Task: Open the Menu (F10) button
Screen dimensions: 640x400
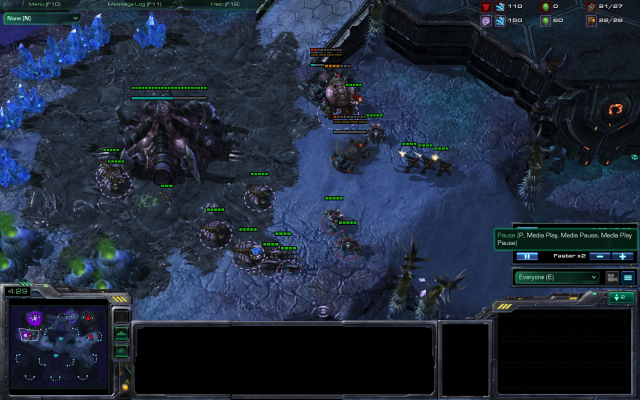Action: (x=44, y=4)
